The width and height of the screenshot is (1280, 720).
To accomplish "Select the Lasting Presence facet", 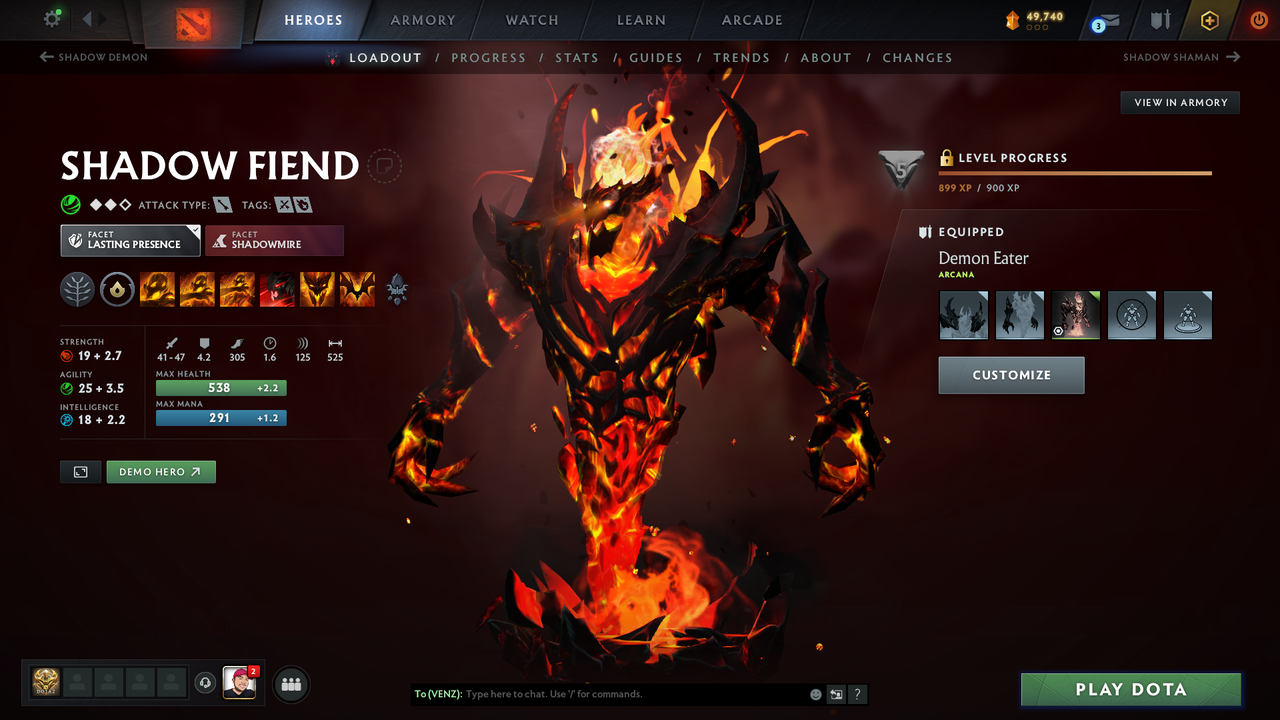I will pyautogui.click(x=130, y=240).
